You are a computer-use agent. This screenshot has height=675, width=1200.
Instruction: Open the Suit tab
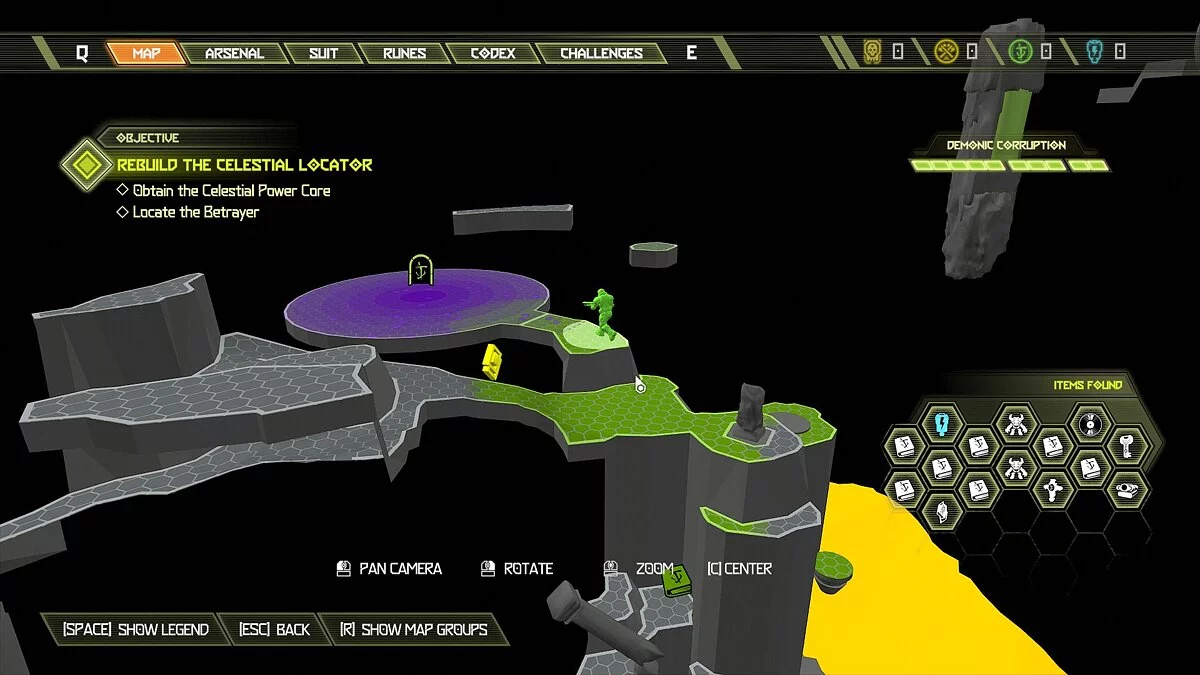coord(323,53)
